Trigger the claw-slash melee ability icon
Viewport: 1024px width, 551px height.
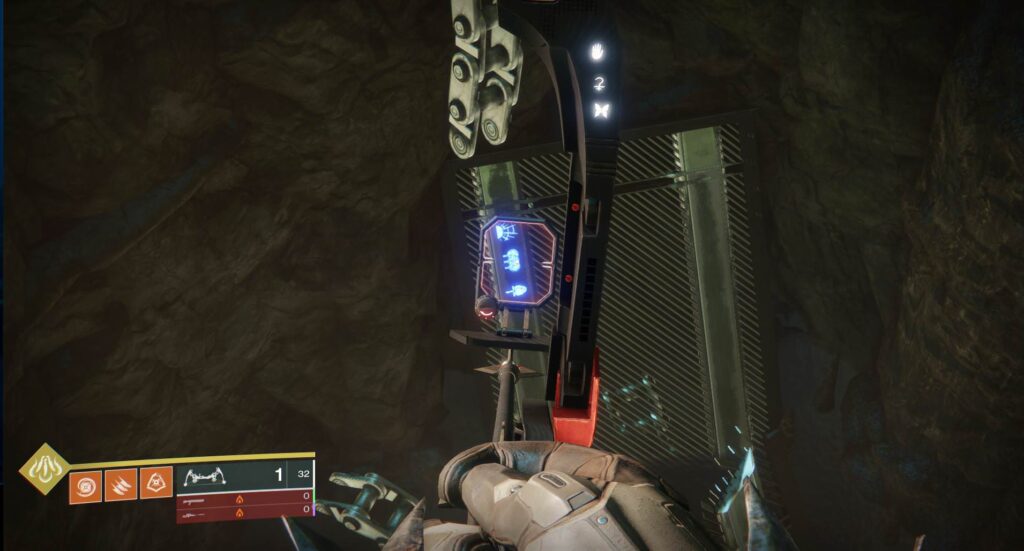click(121, 485)
